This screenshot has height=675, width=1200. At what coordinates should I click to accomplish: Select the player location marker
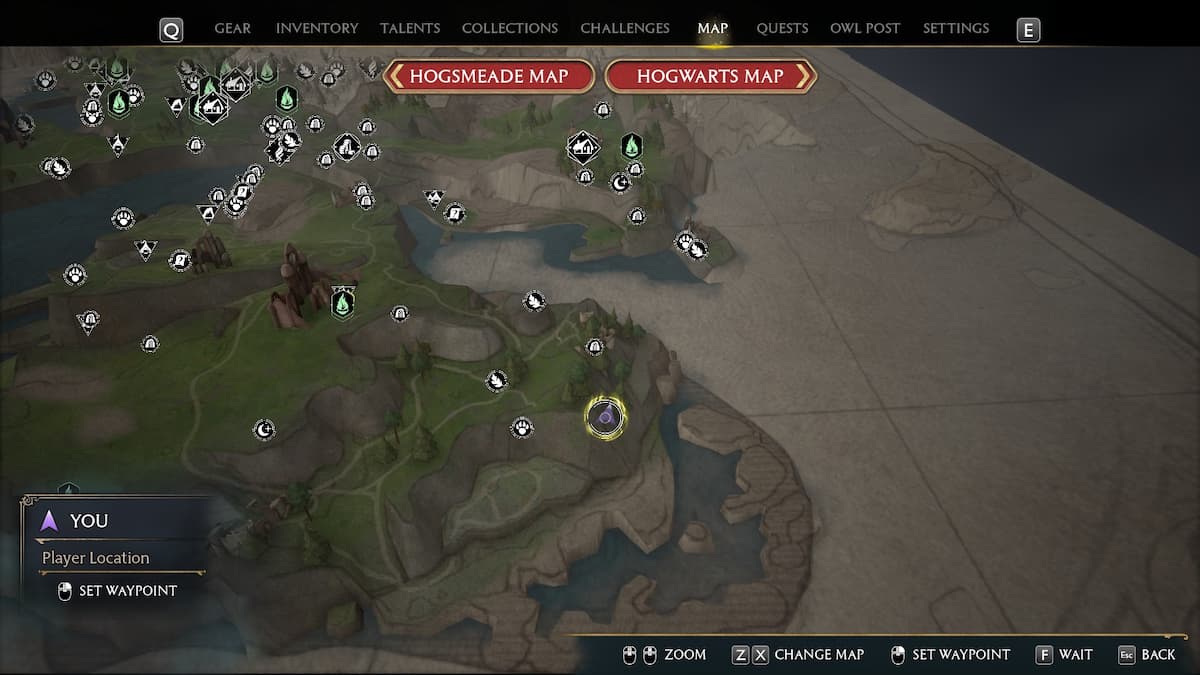point(605,417)
